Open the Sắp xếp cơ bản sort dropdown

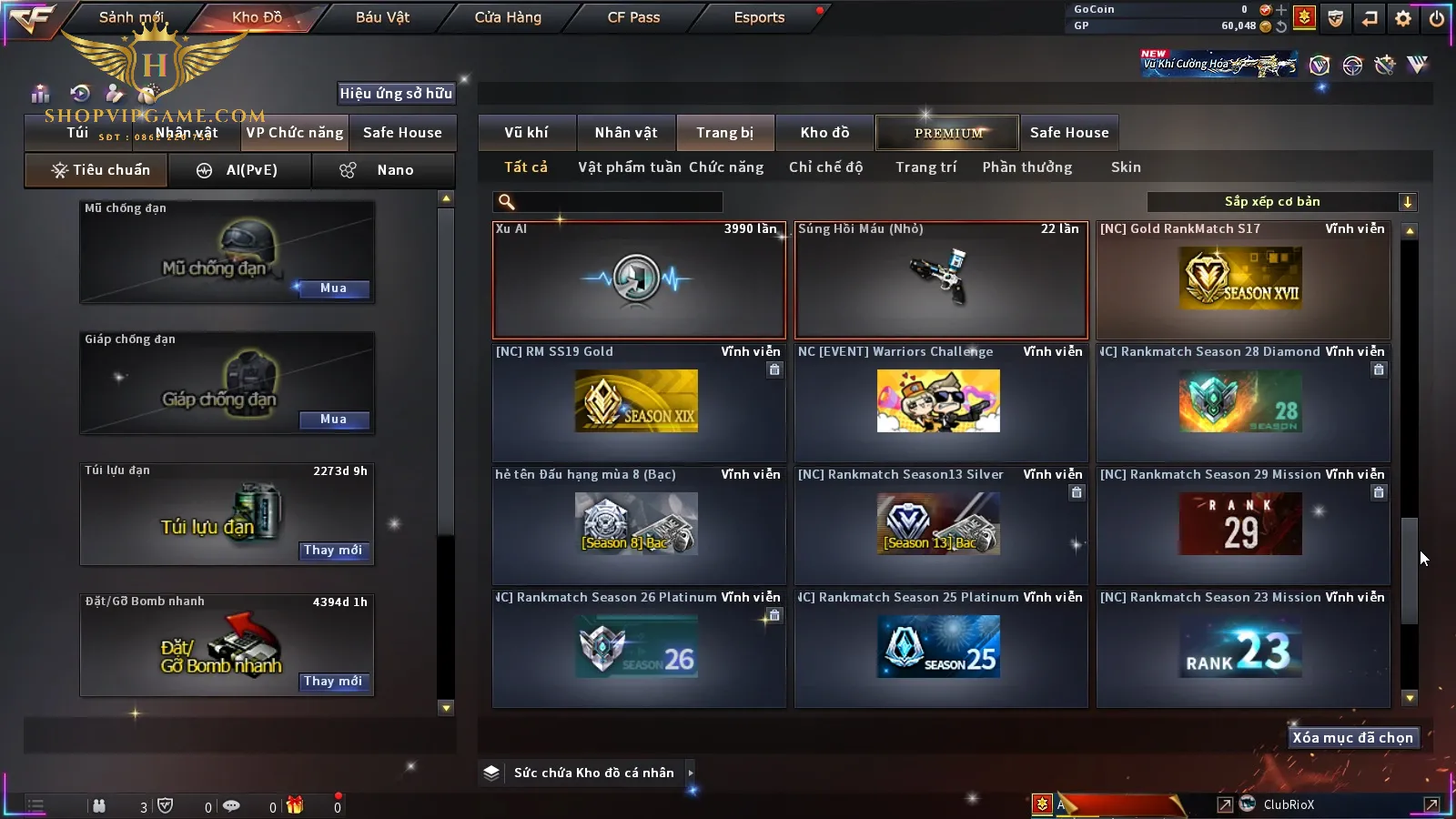point(1281,202)
